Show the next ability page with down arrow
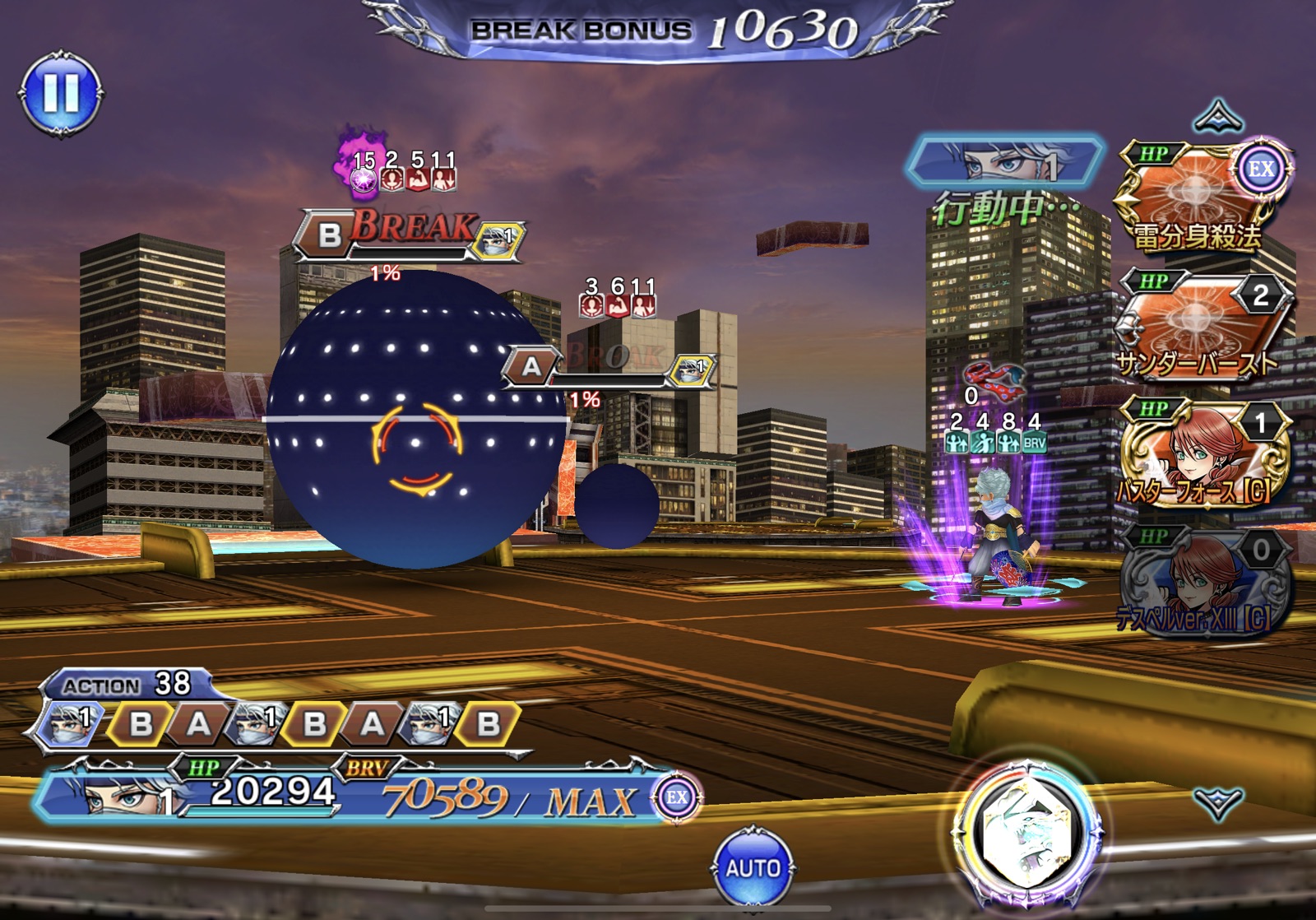This screenshot has width=1316, height=920. [x=1217, y=802]
